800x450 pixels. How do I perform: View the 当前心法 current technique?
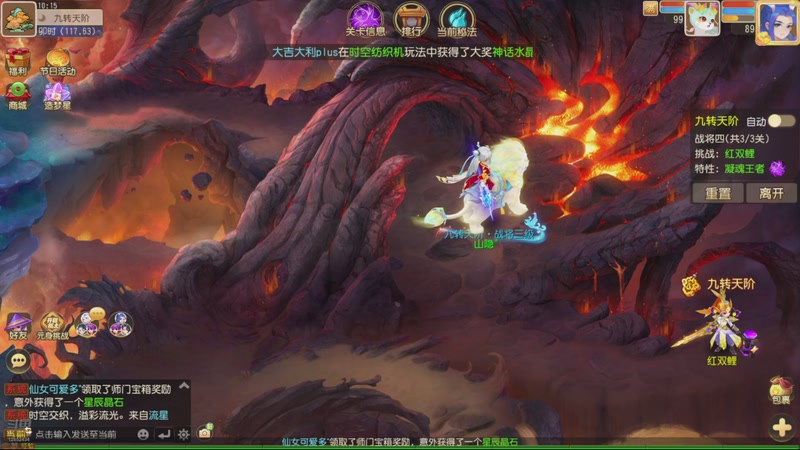[x=456, y=19]
